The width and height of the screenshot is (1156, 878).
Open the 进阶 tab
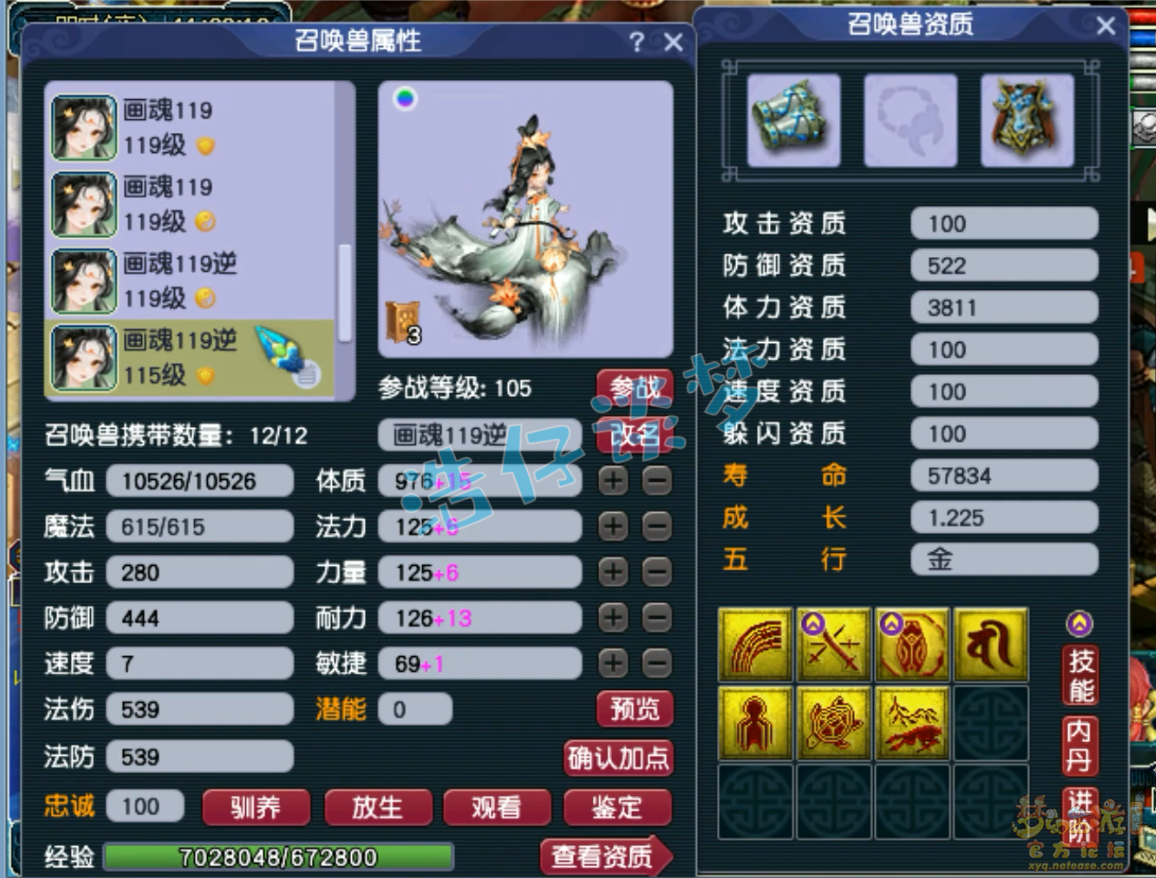pyautogui.click(x=1080, y=815)
